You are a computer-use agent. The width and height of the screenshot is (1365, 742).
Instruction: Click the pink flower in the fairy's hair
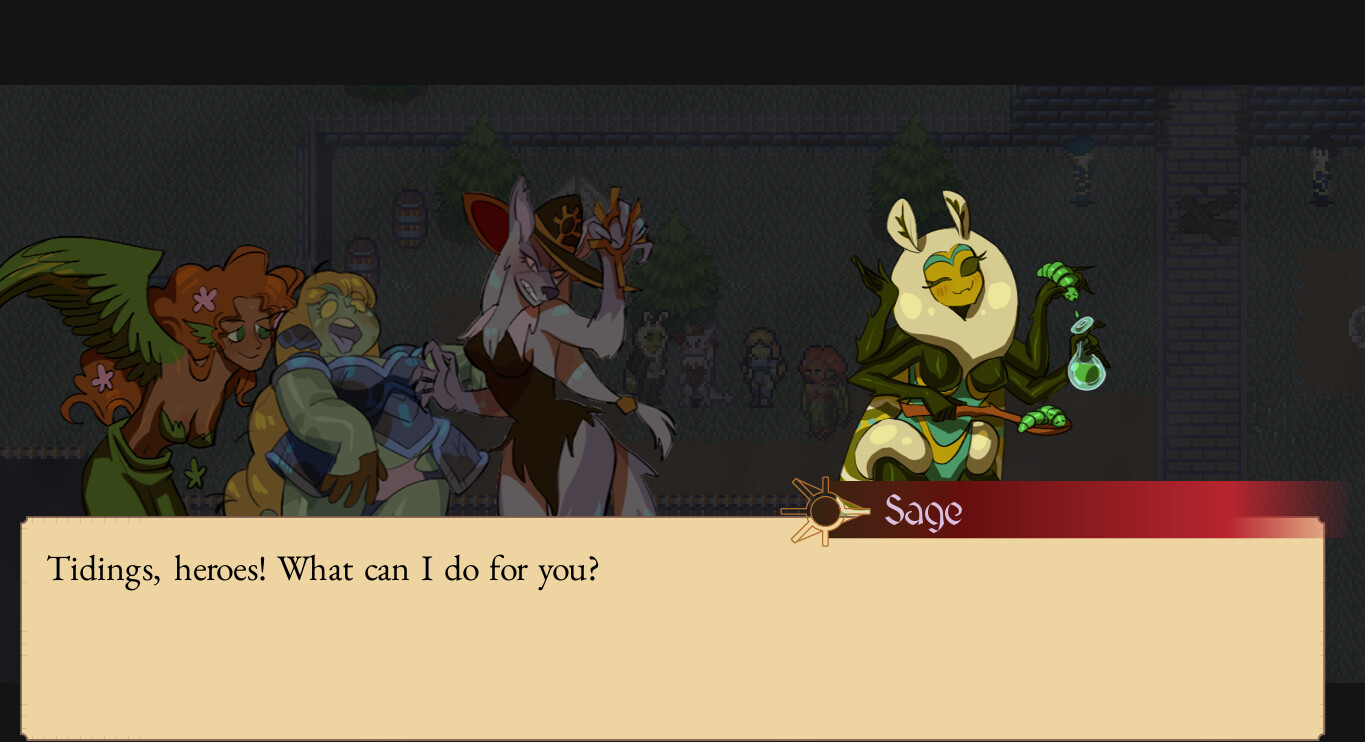pyautogui.click(x=206, y=297)
